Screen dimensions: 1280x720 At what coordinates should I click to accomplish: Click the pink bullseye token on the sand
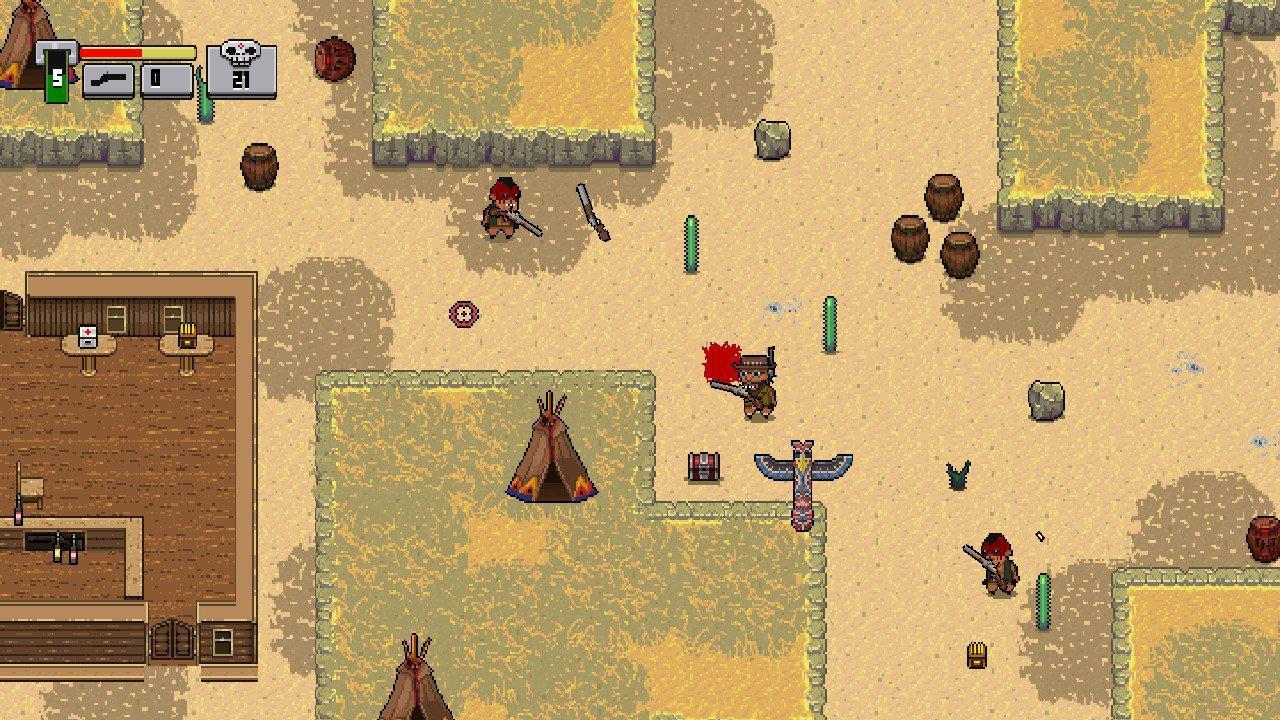(463, 312)
